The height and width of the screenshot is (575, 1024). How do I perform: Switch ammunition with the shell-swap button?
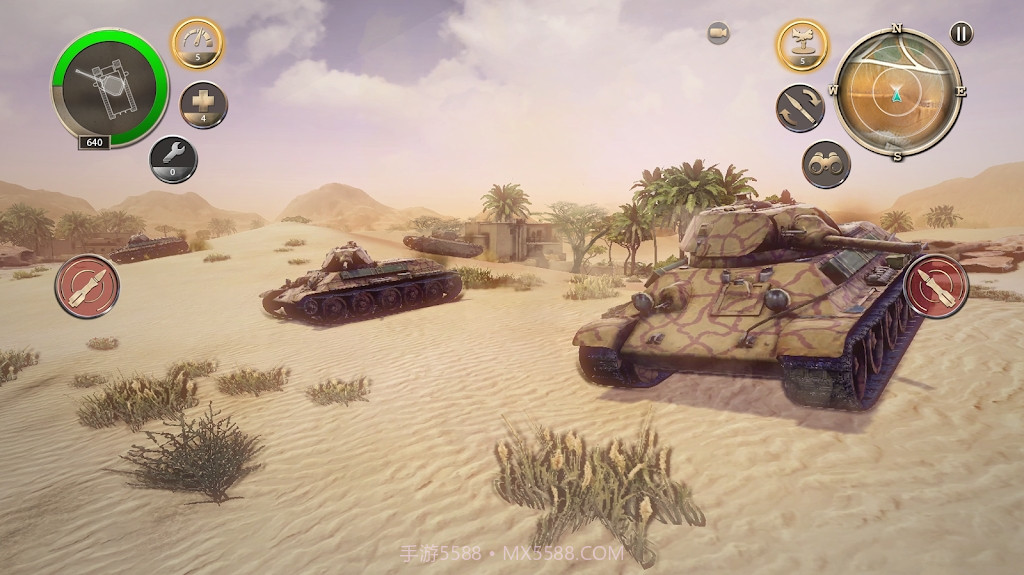(800, 109)
